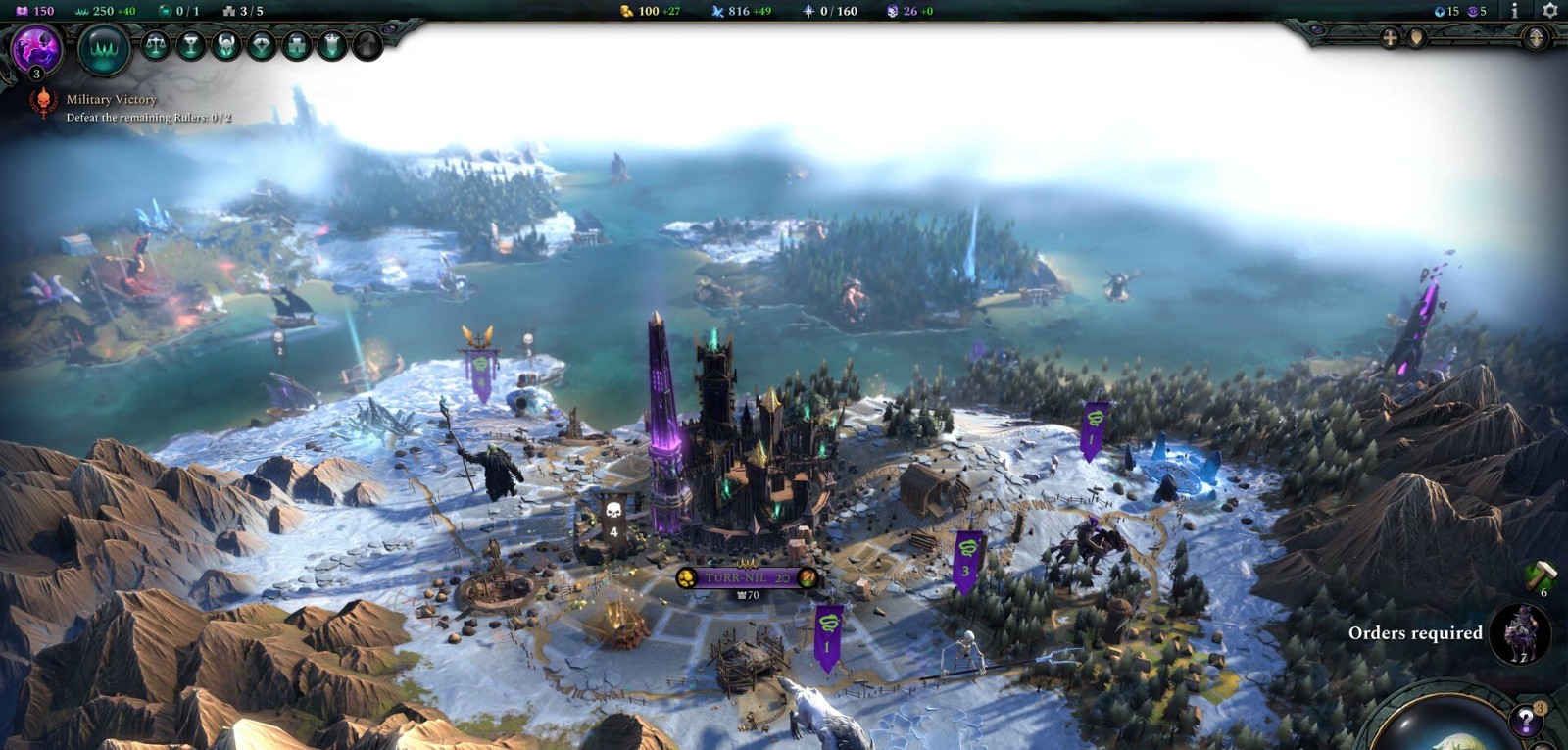Open the balance scales diplomacy menu
Image resolution: width=1568 pixels, height=750 pixels.
pyautogui.click(x=156, y=45)
